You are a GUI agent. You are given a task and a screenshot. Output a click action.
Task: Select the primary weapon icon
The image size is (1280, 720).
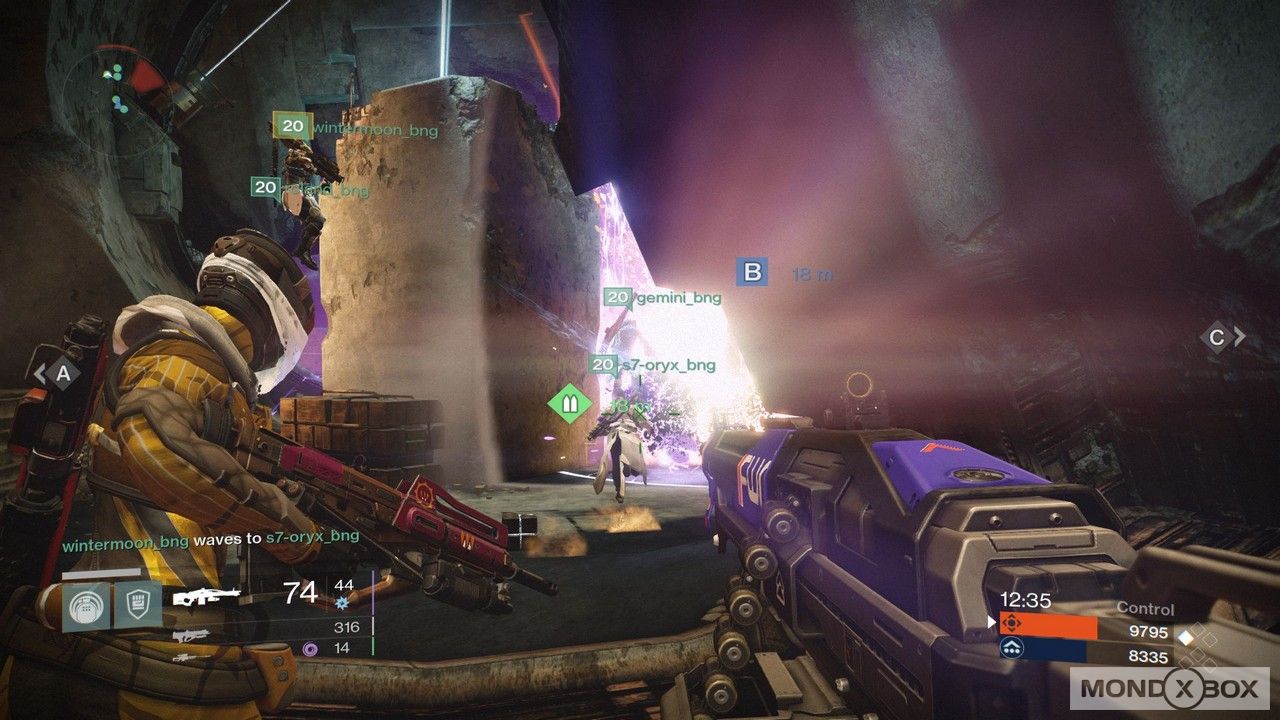207,597
